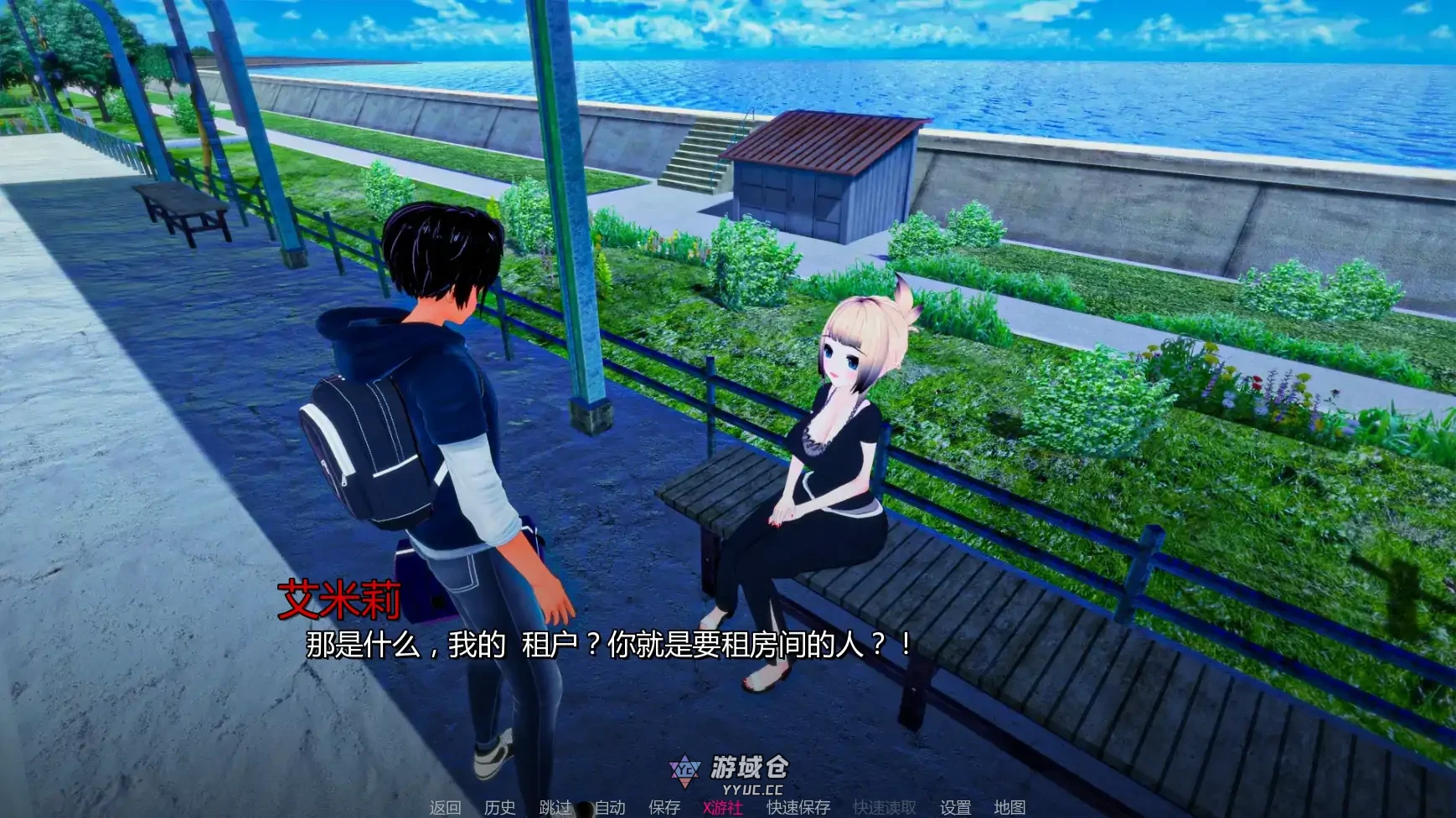The height and width of the screenshot is (818, 1456).
Task: Click 返回 to go back
Action: pos(447,806)
